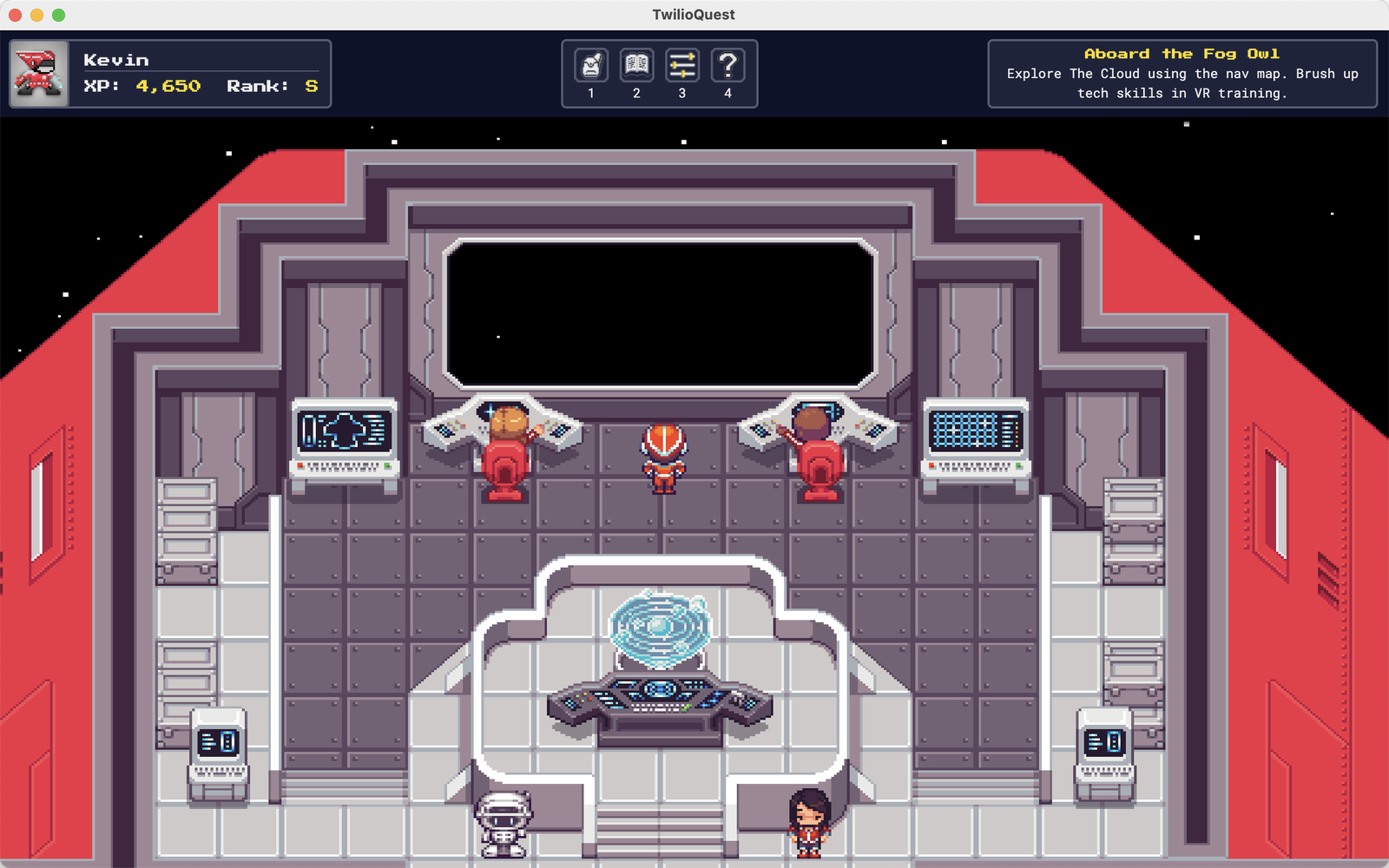The image size is (1389, 868).
Task: Click the Rank S indicator
Action: click(x=310, y=85)
